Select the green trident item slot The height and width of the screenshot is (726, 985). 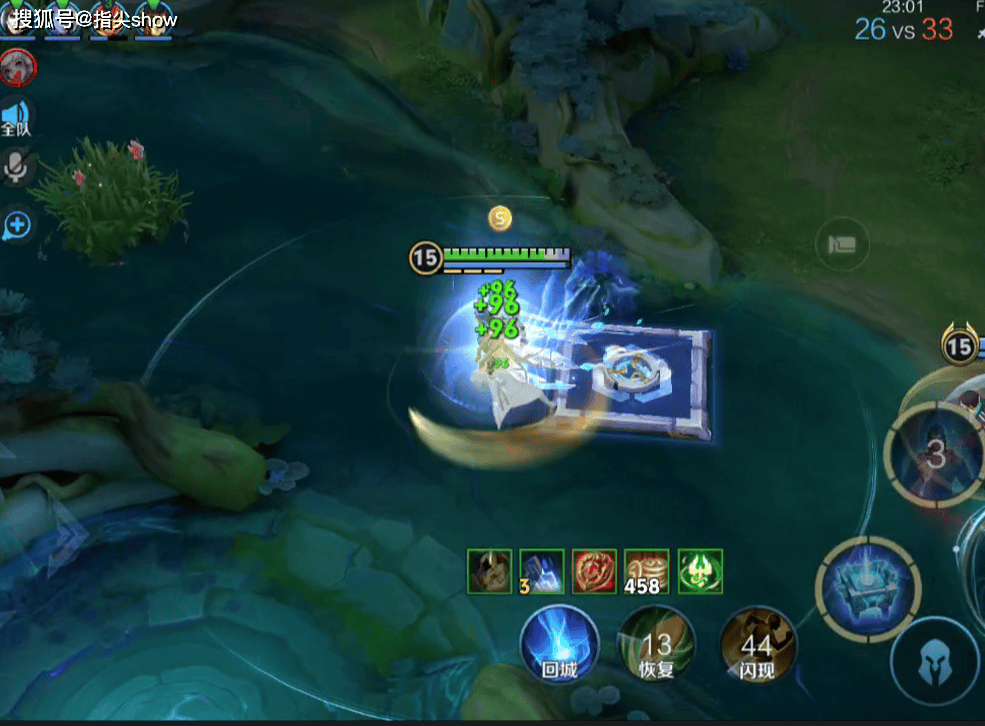pyautogui.click(x=700, y=571)
